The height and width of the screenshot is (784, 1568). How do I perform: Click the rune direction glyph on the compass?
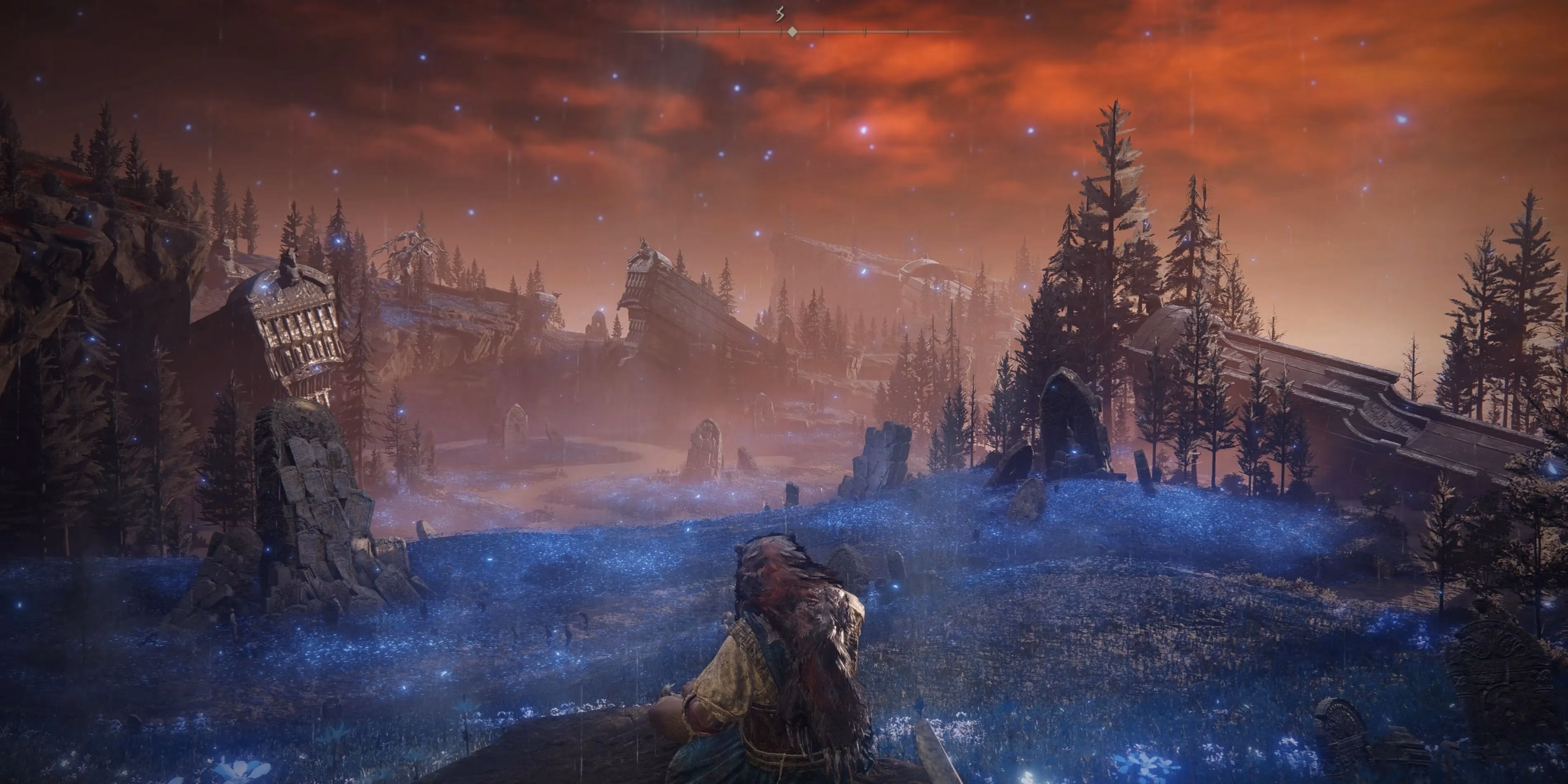click(x=780, y=14)
